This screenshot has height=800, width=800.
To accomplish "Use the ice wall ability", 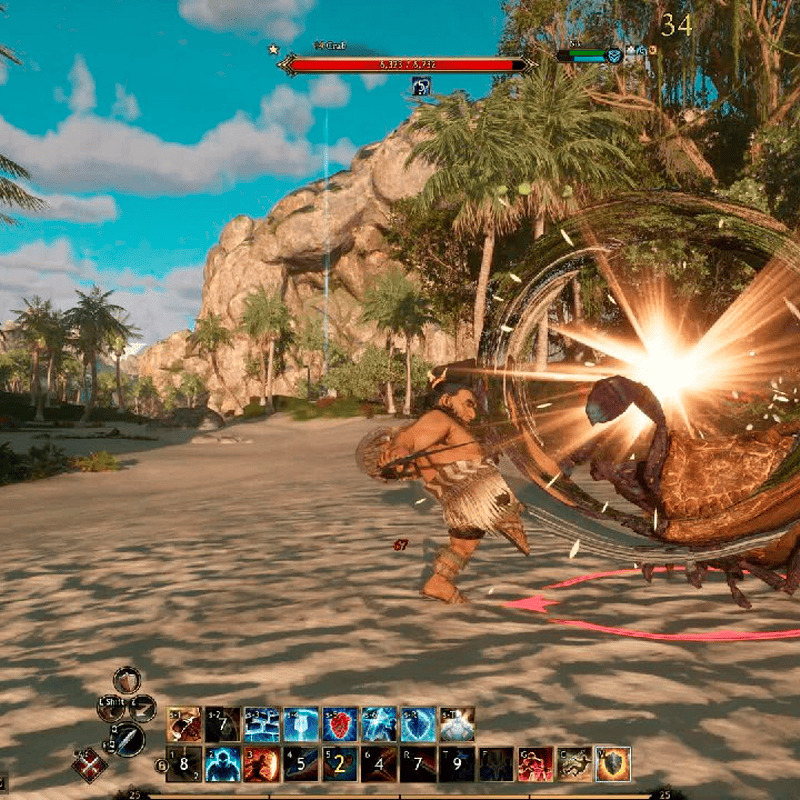I will [x=261, y=724].
